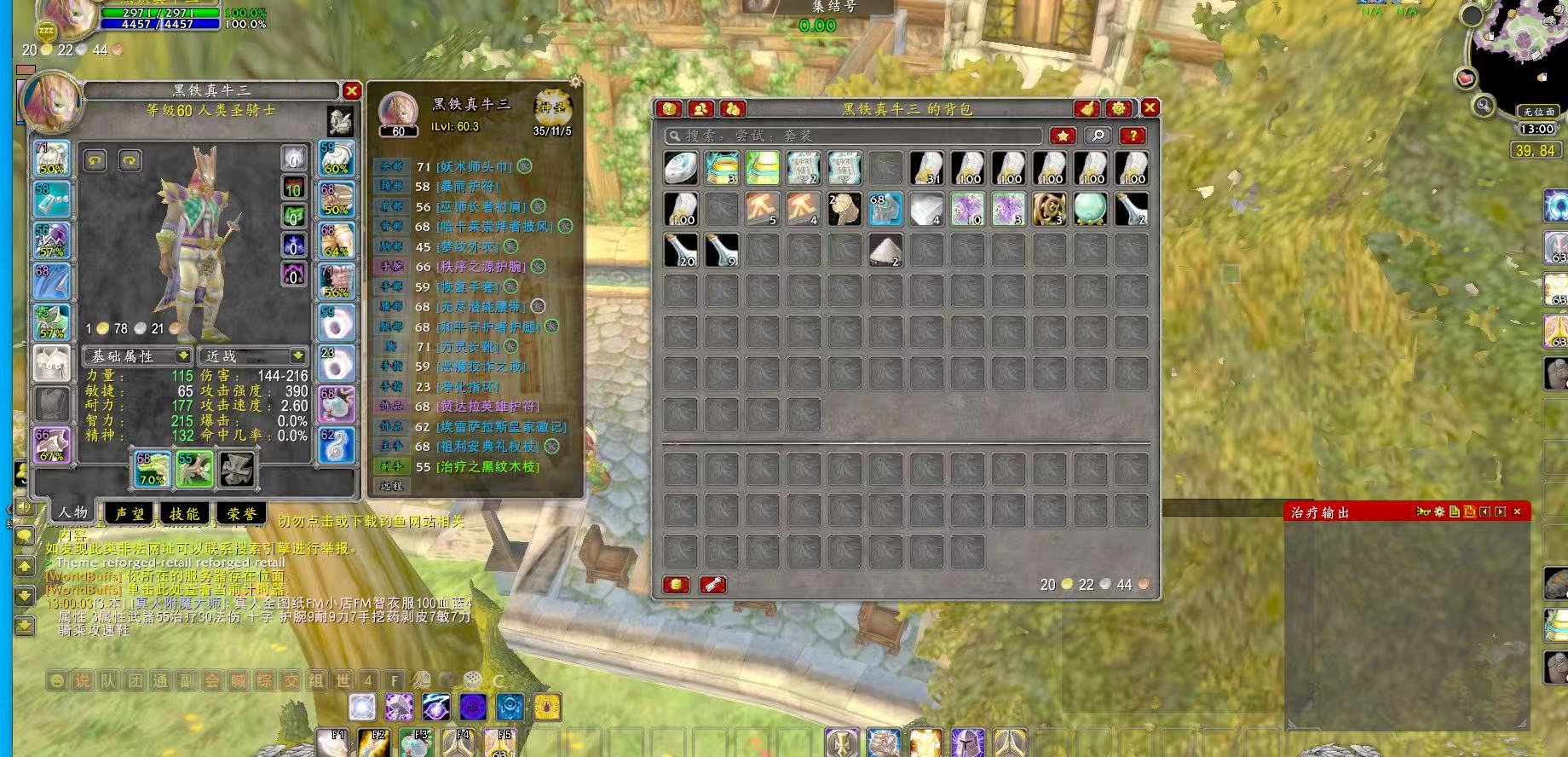Switch to the 声望 reputation tab
This screenshot has height=757, width=1568.
pyautogui.click(x=130, y=513)
